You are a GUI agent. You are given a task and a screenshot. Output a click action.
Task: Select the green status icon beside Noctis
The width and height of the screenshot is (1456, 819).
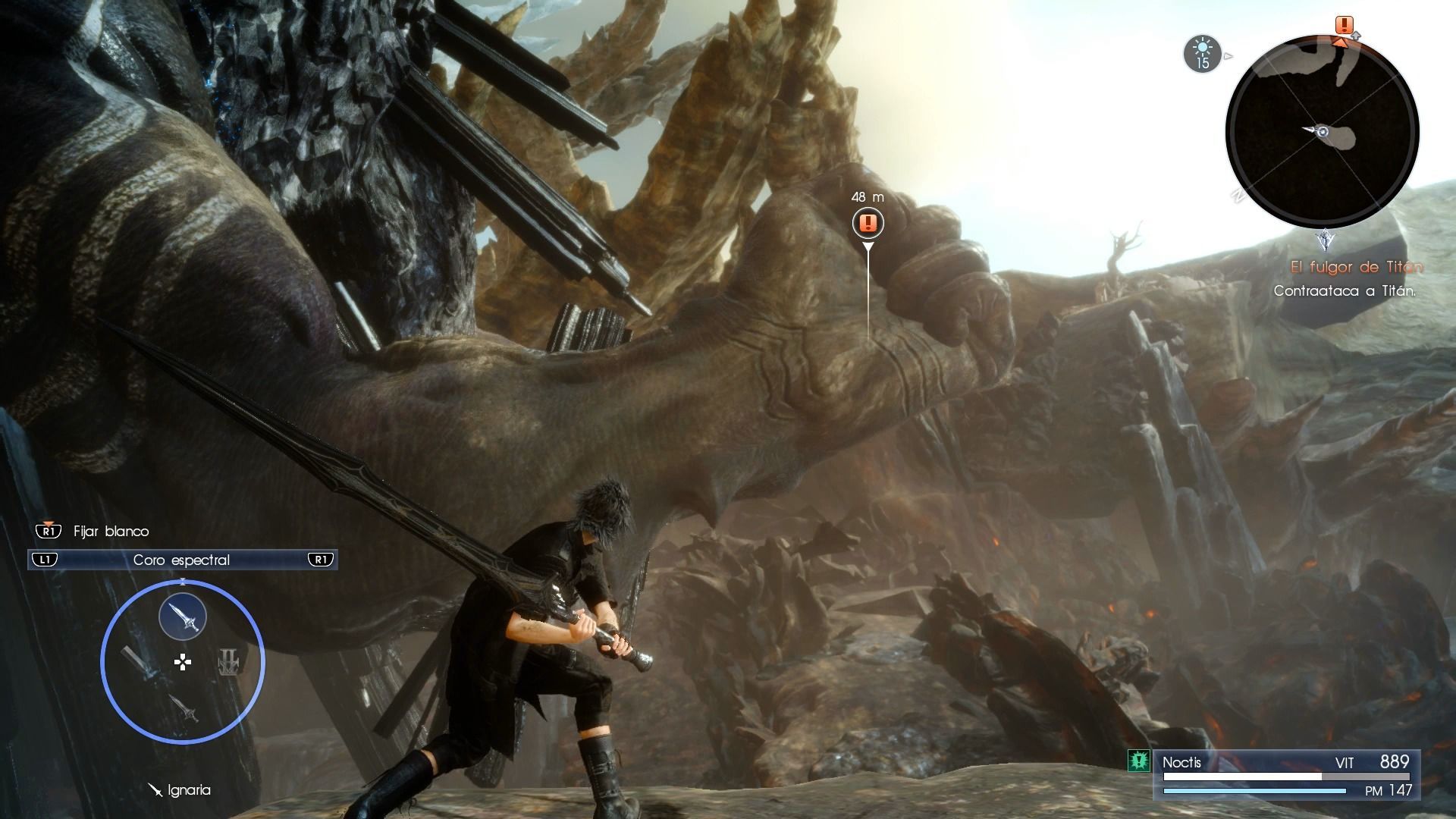pos(1138,761)
